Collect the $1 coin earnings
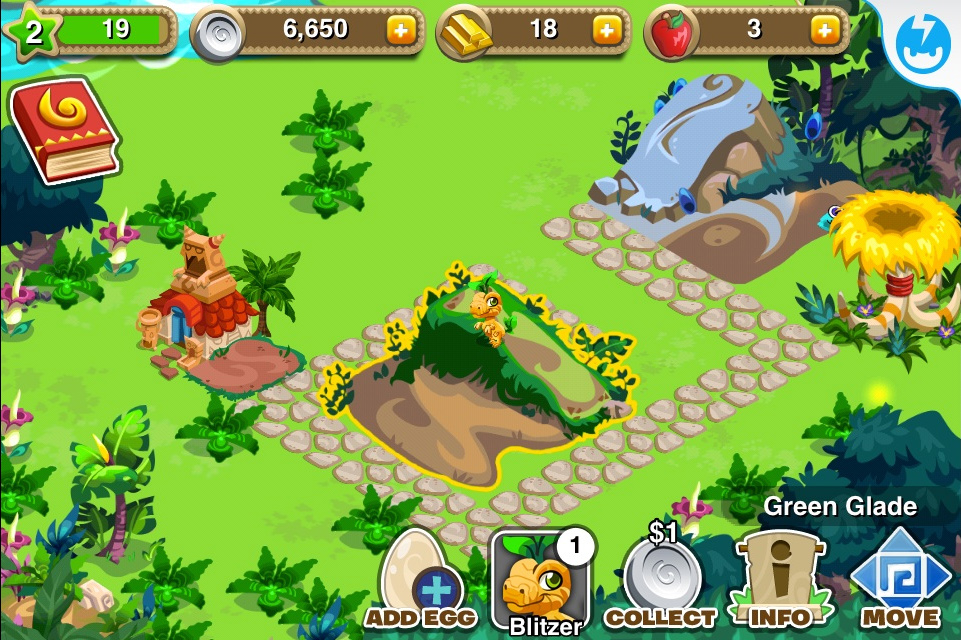The image size is (961, 640). [661, 580]
